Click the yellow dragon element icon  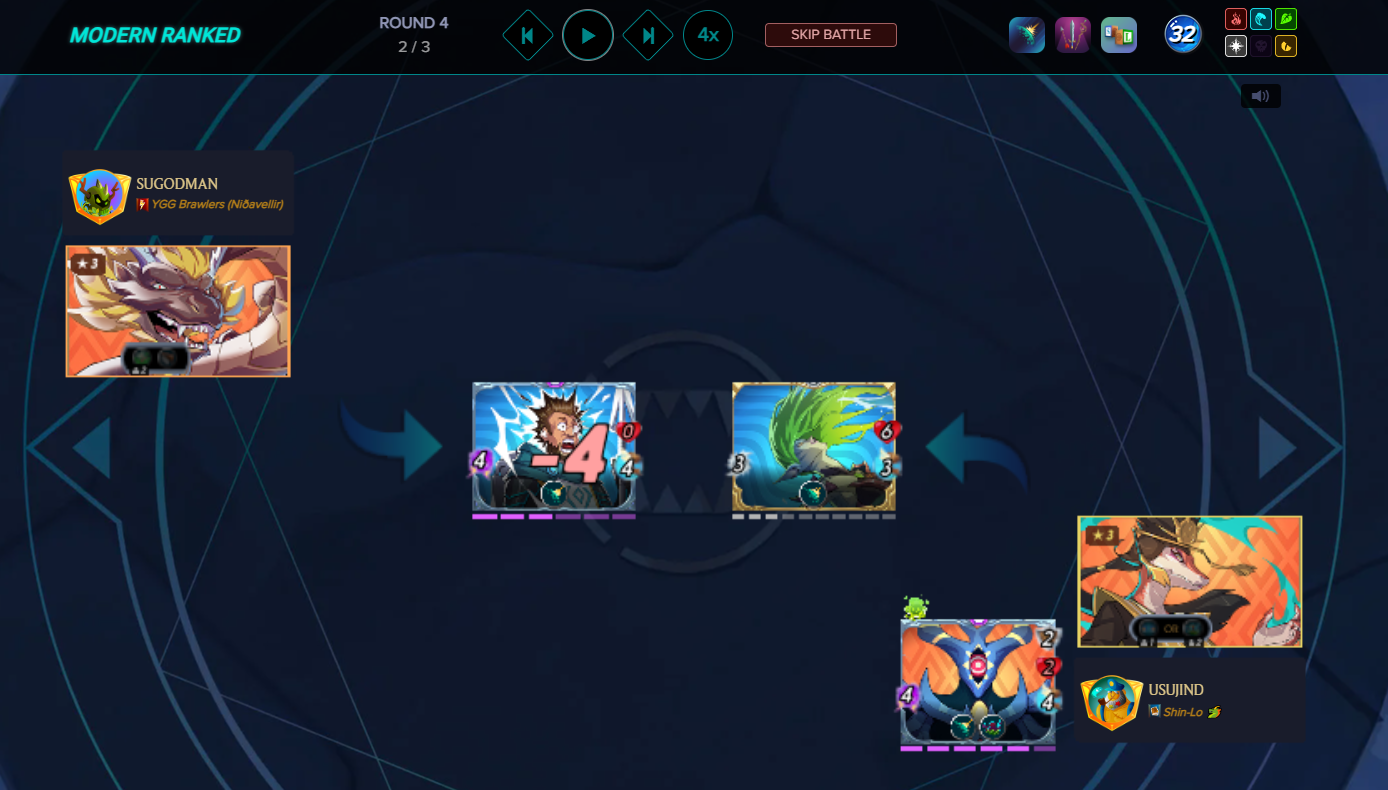(1286, 46)
